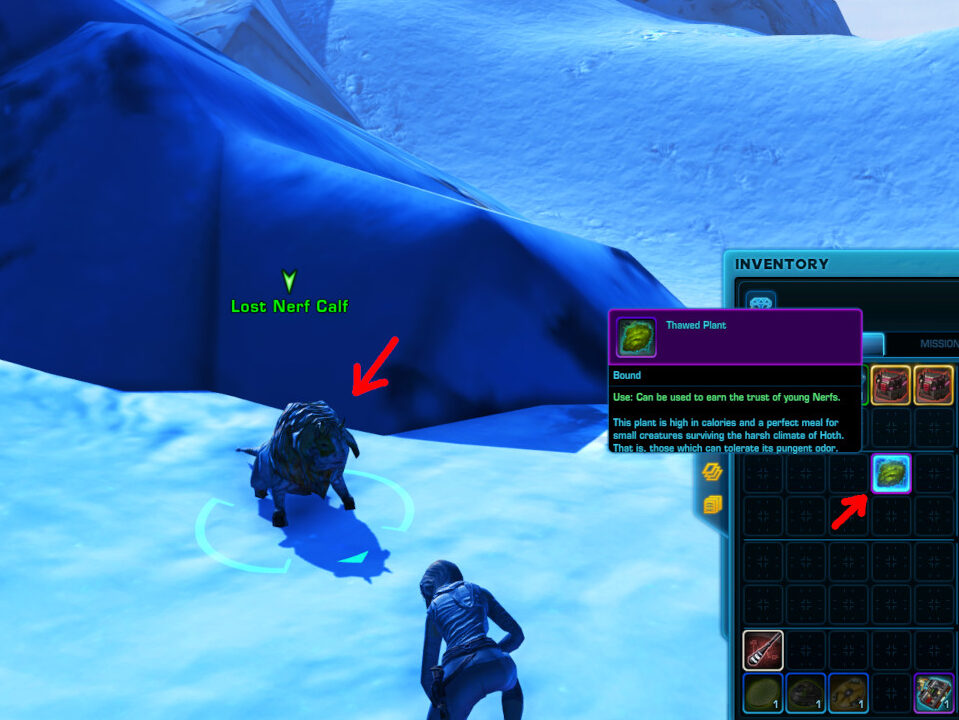Select the orange item stack in the bottom row

[x=848, y=692]
